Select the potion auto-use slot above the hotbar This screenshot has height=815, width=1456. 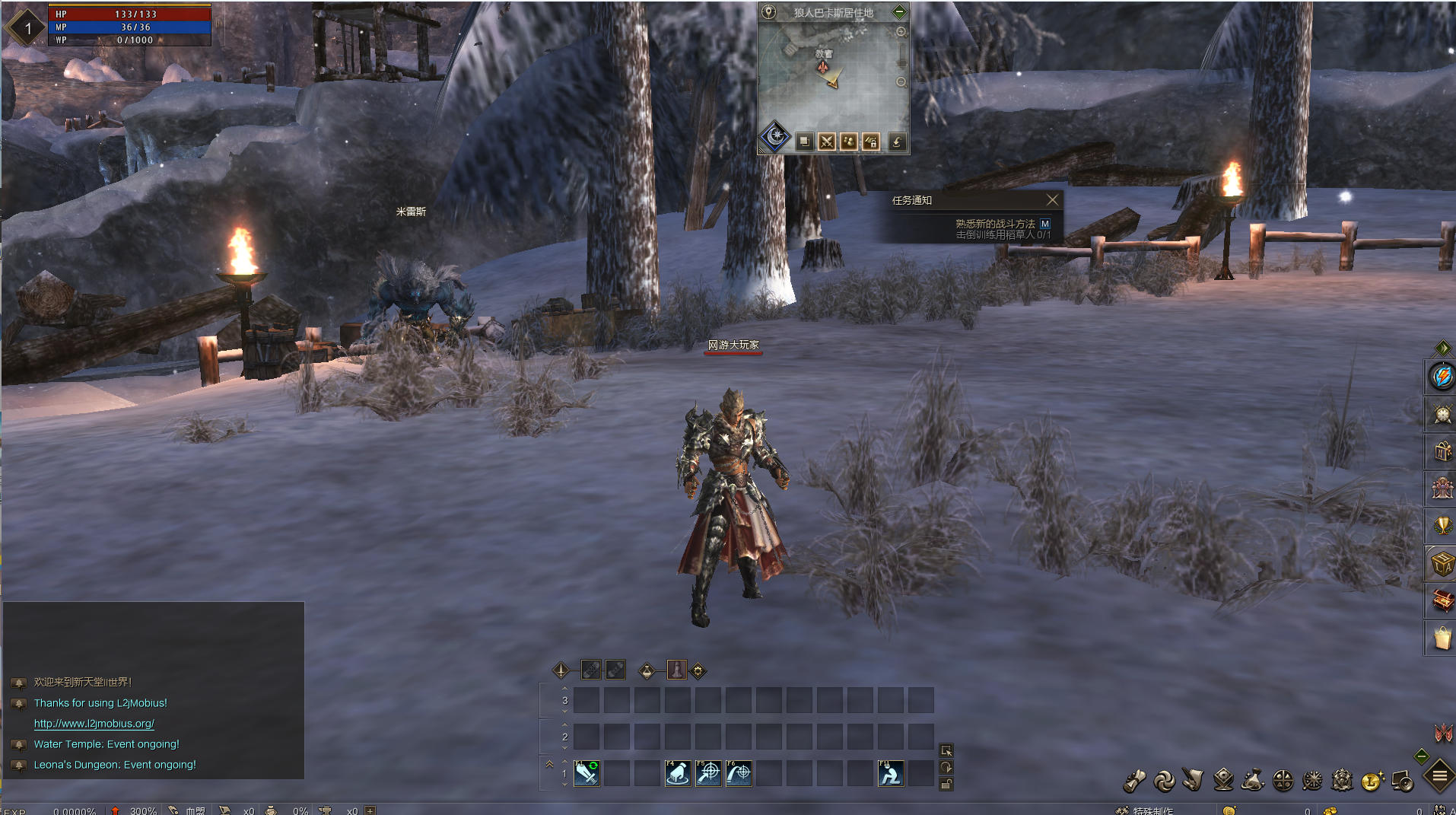[676, 670]
